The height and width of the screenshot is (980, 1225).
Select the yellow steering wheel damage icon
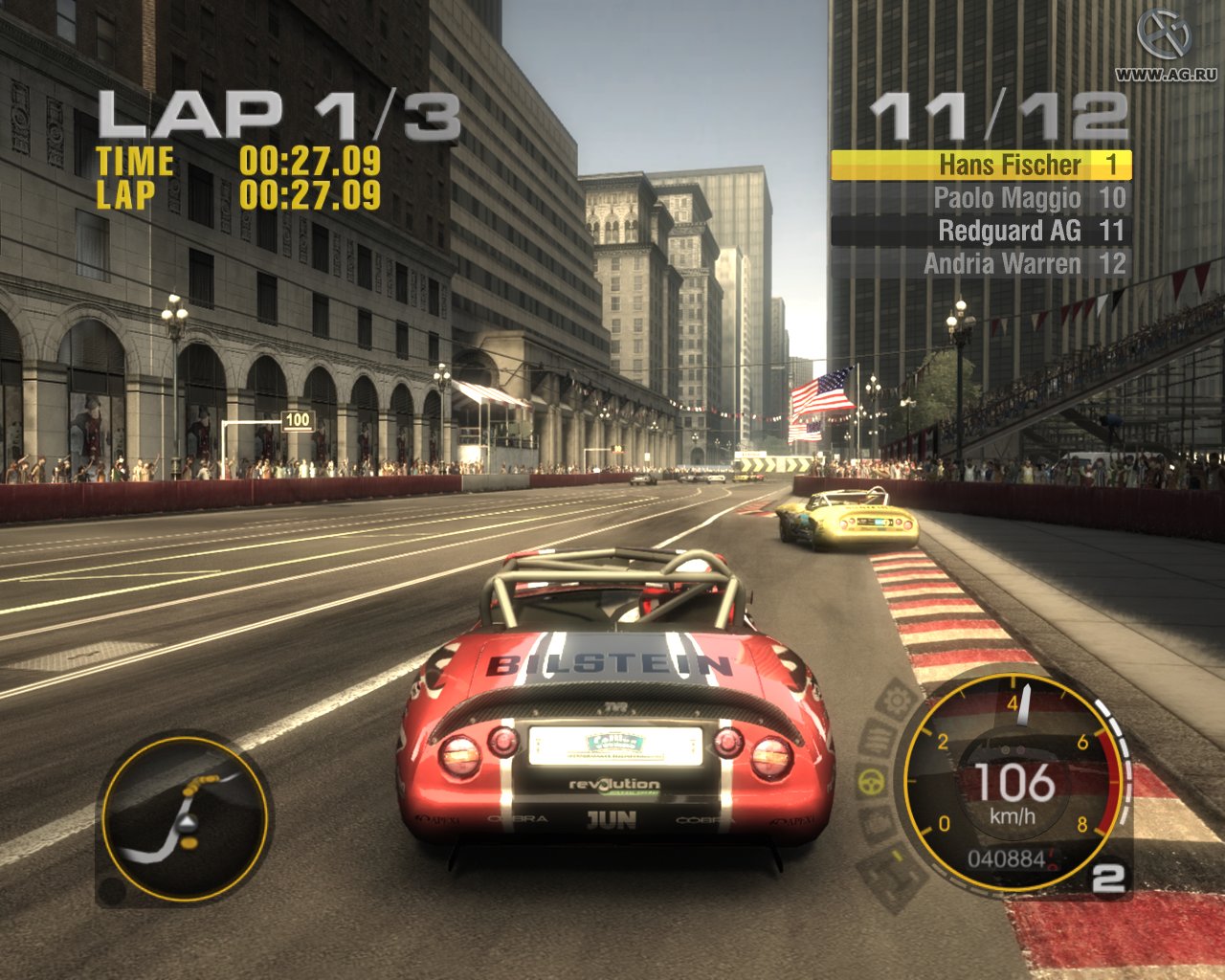[x=873, y=783]
